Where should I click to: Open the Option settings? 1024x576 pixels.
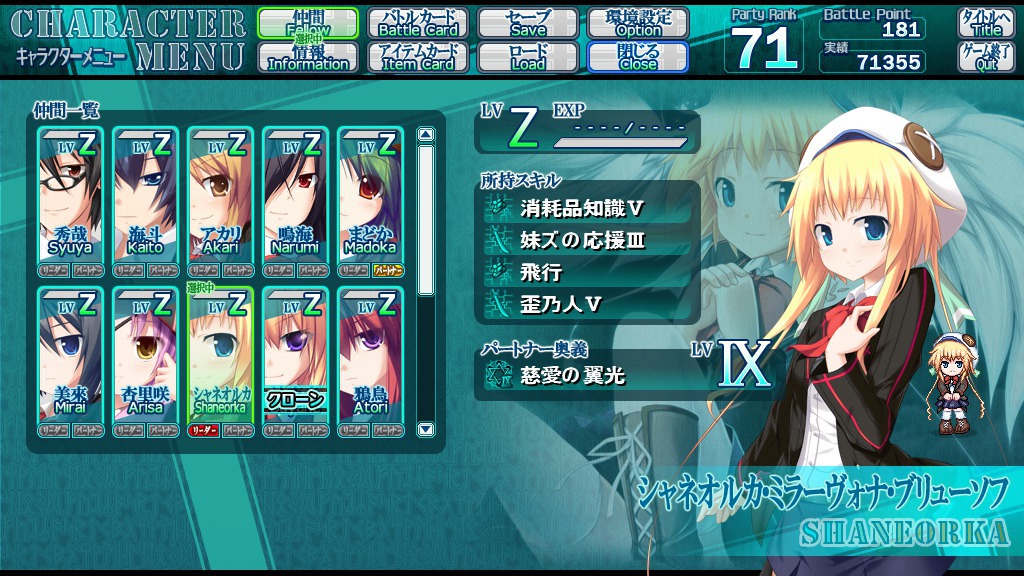(638, 23)
